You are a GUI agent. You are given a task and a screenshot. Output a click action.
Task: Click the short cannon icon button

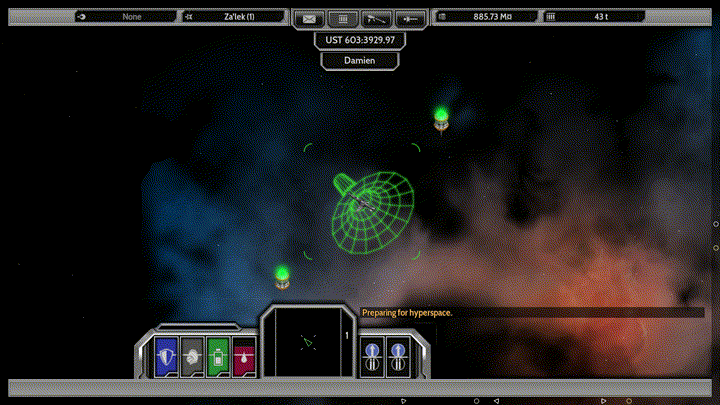(x=409, y=17)
